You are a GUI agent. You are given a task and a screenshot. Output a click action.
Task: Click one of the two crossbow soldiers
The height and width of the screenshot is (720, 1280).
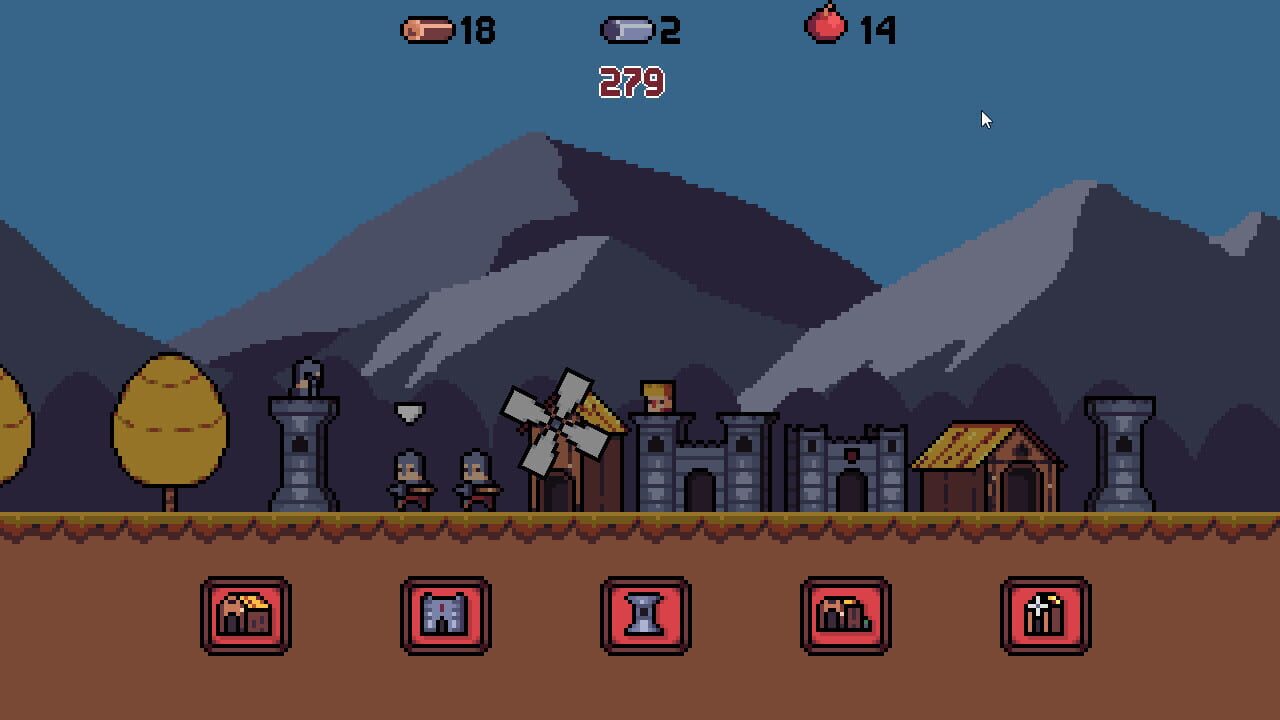[x=410, y=480]
